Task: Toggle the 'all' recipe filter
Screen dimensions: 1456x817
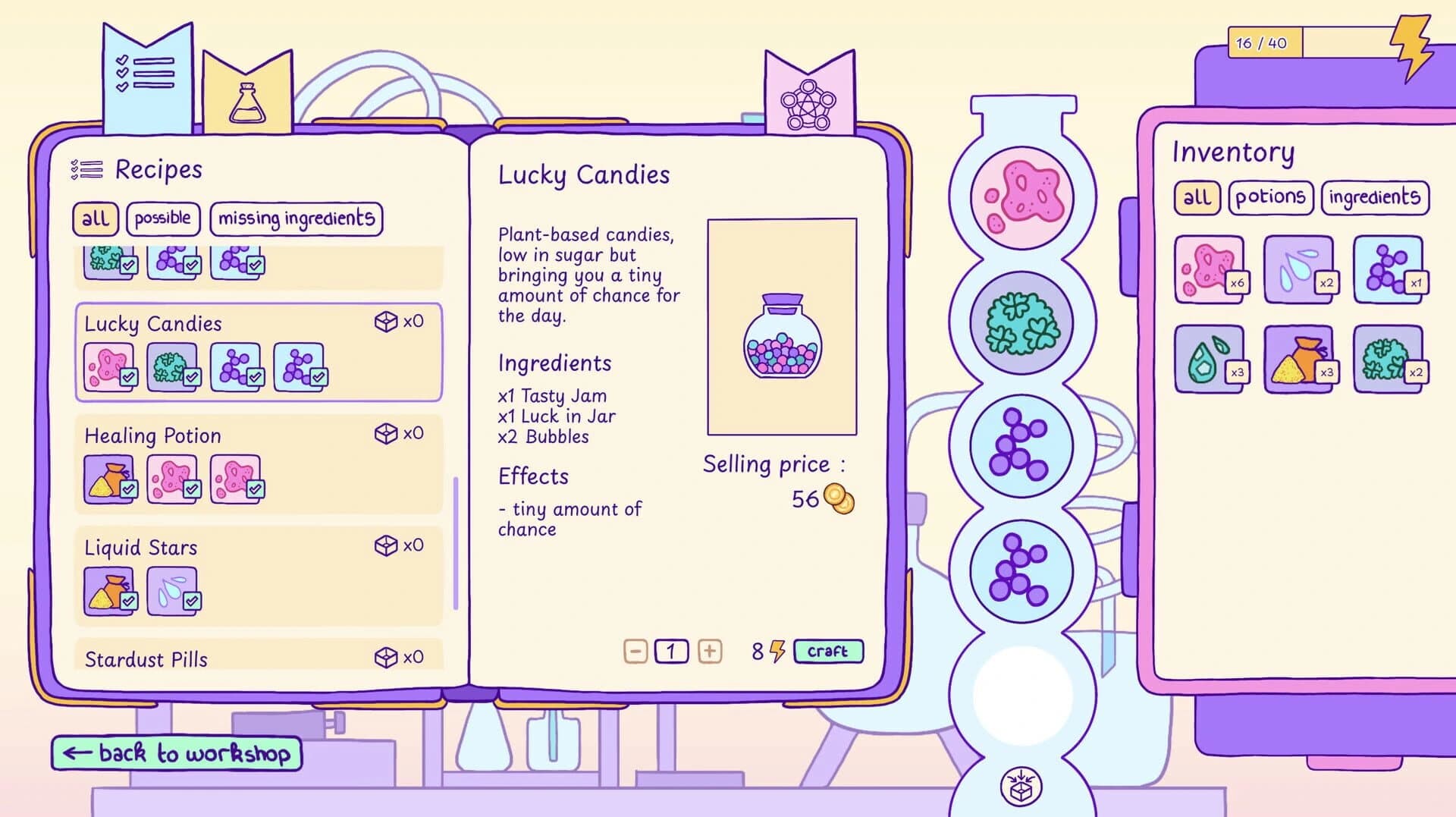Action: click(96, 218)
